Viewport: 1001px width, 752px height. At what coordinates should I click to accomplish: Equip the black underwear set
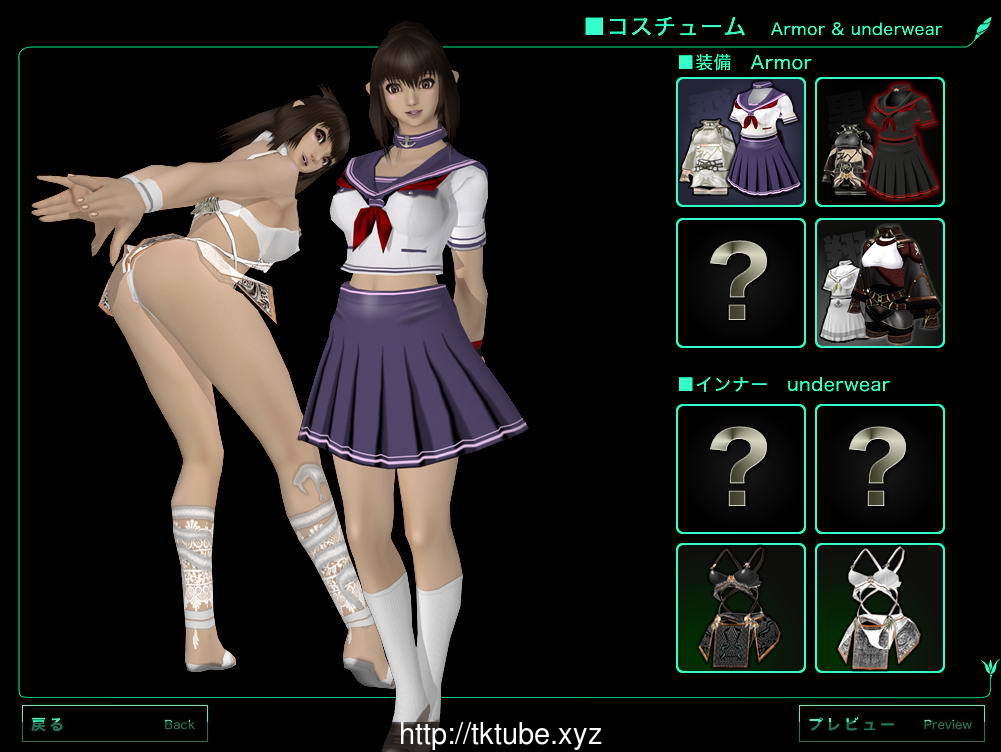741,608
